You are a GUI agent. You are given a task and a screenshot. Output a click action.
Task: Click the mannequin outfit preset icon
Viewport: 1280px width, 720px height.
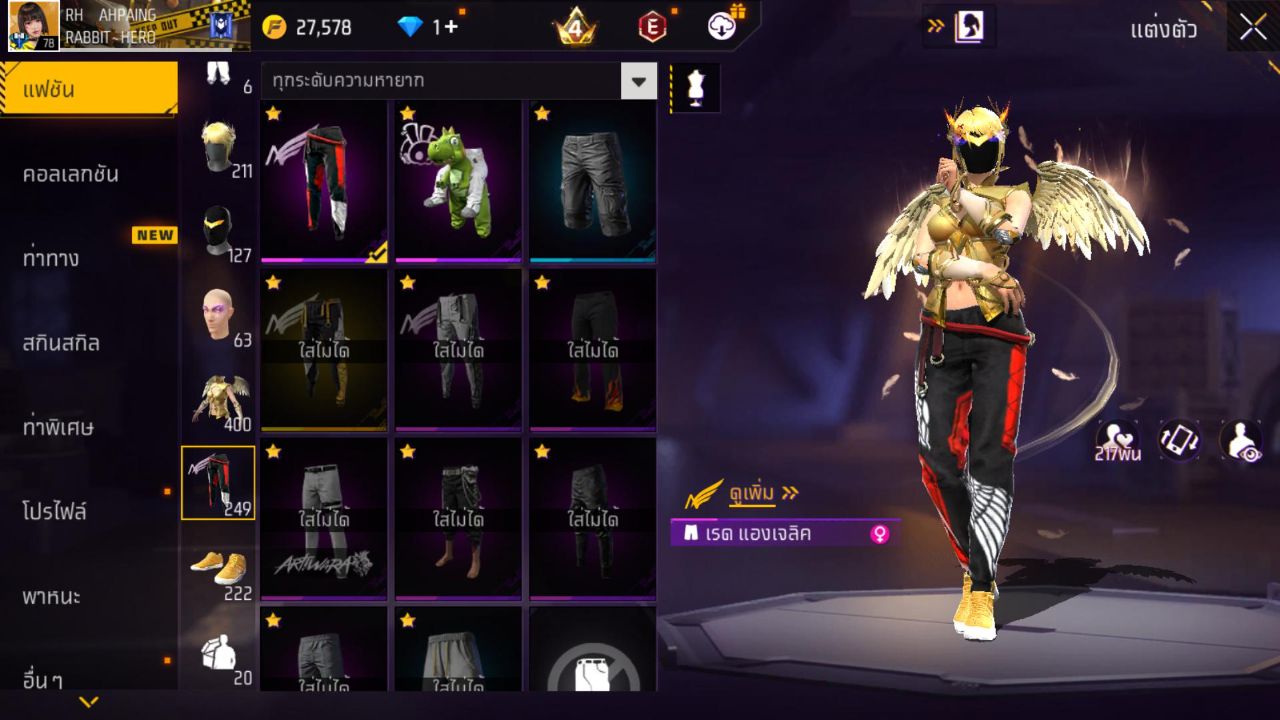point(695,88)
